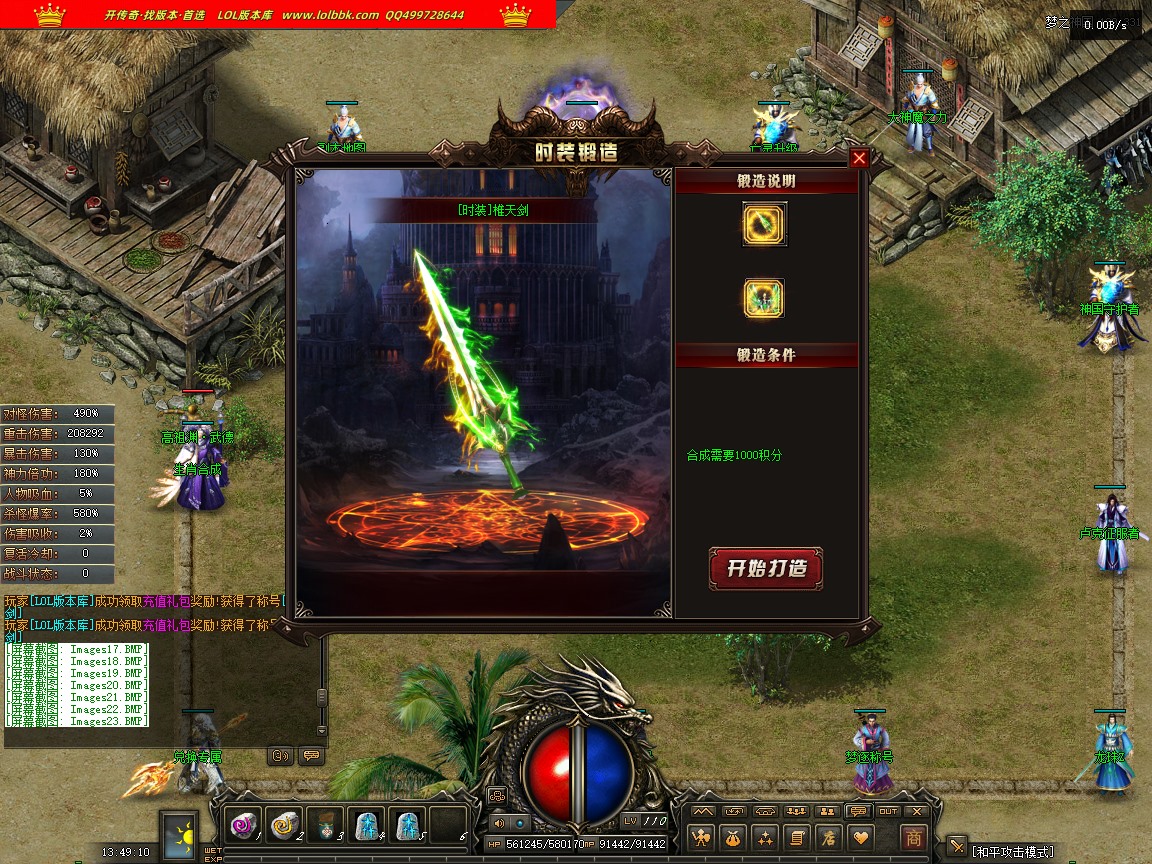Select the lower forging material icon
The image size is (1152, 864).
click(765, 298)
